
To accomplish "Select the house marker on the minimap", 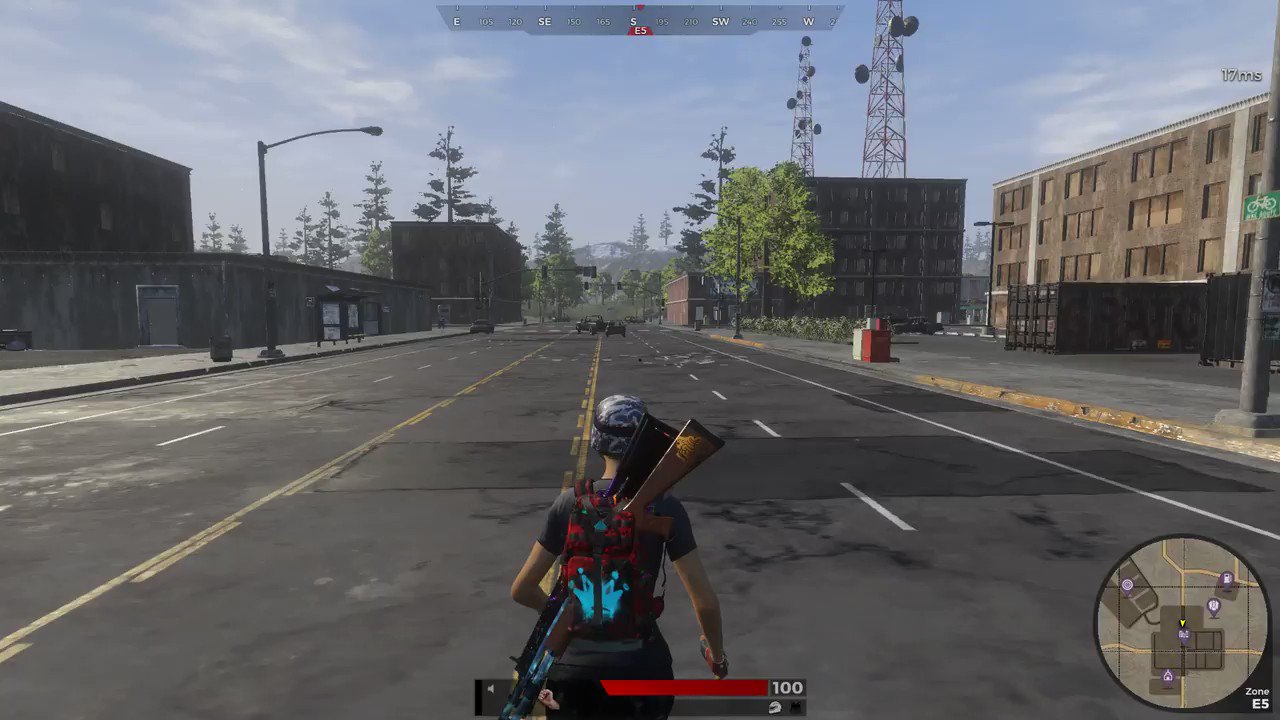I will pos(1168,676).
